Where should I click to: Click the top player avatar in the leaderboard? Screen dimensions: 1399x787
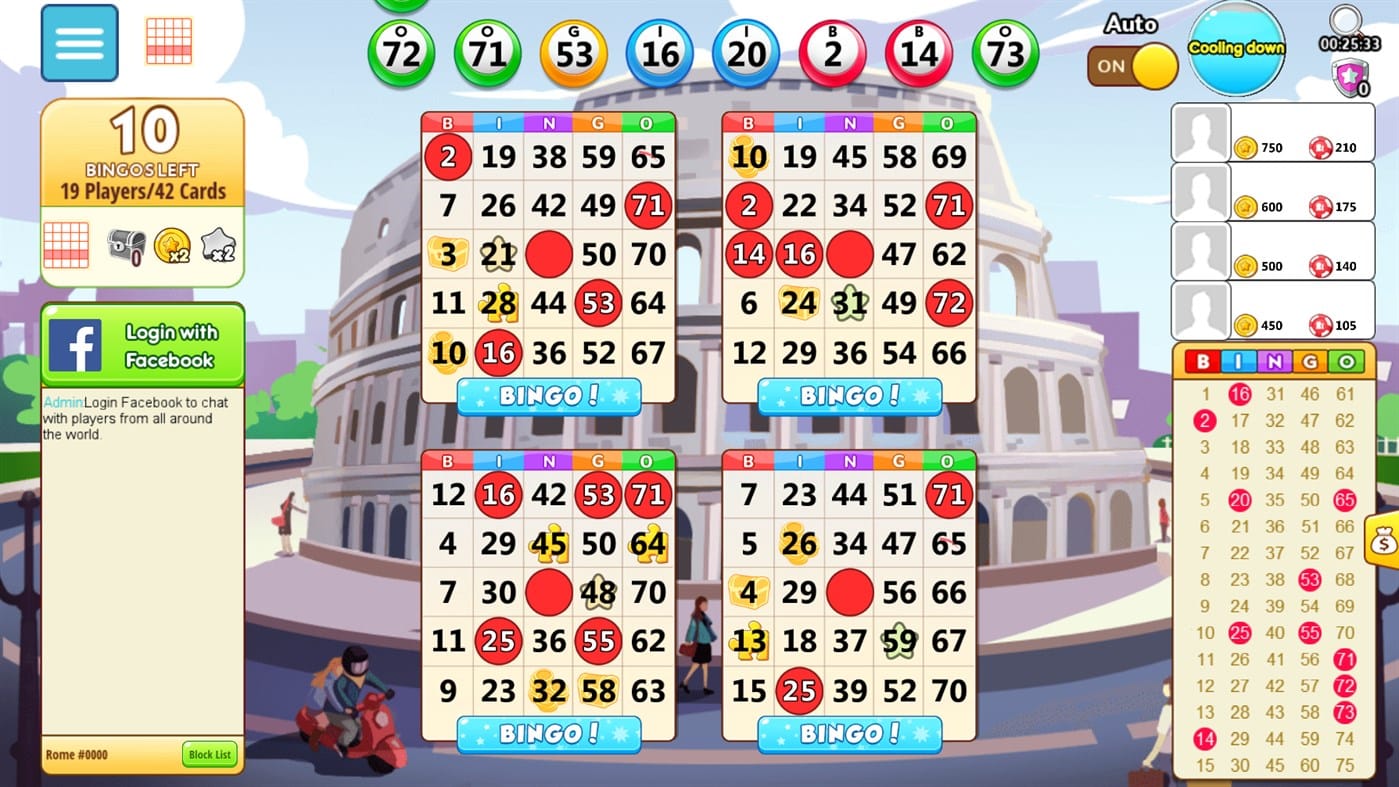(1200, 133)
